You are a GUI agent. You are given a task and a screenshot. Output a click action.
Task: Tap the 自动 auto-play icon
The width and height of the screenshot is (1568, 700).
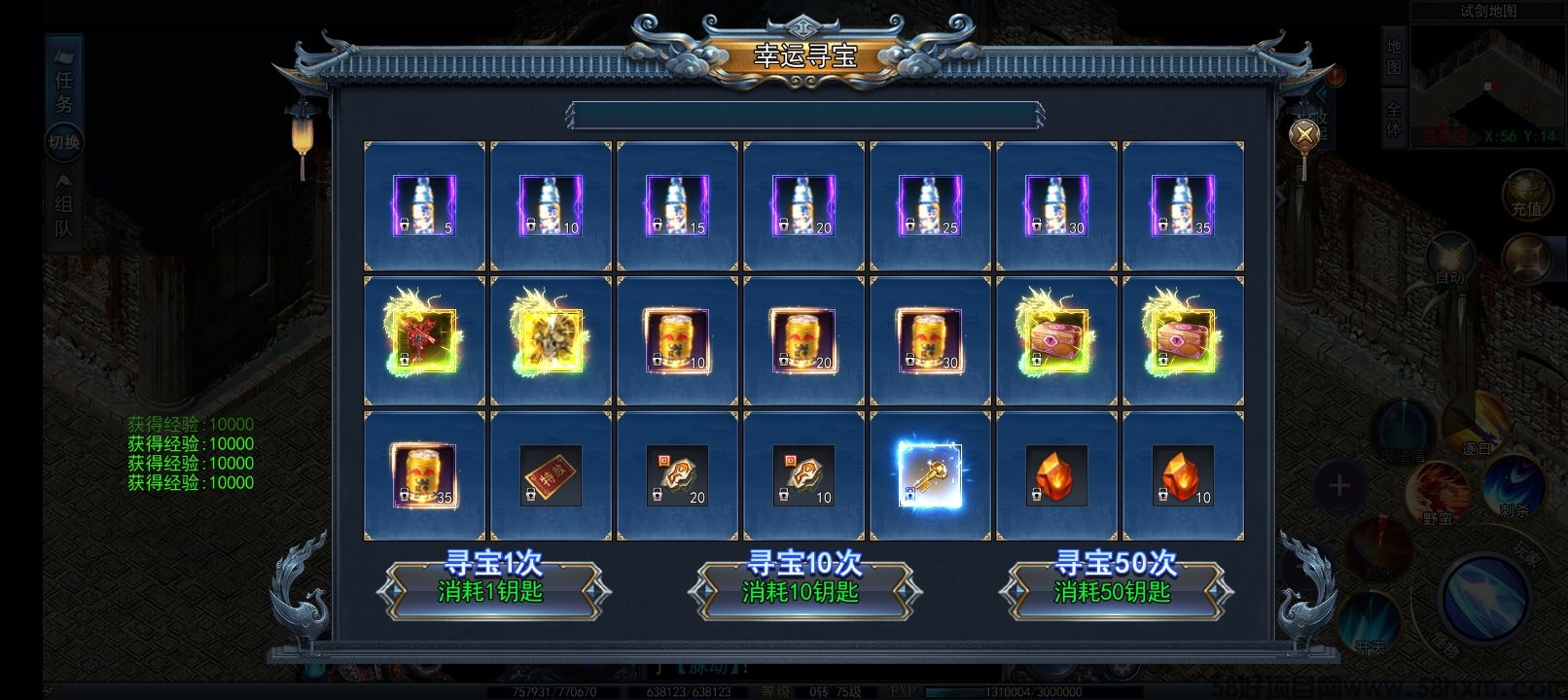(1450, 256)
